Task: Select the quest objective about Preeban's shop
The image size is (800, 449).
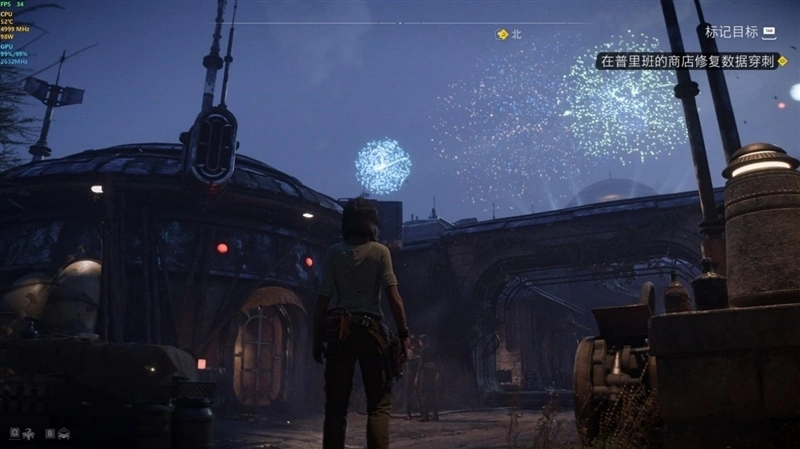Action: (692, 61)
